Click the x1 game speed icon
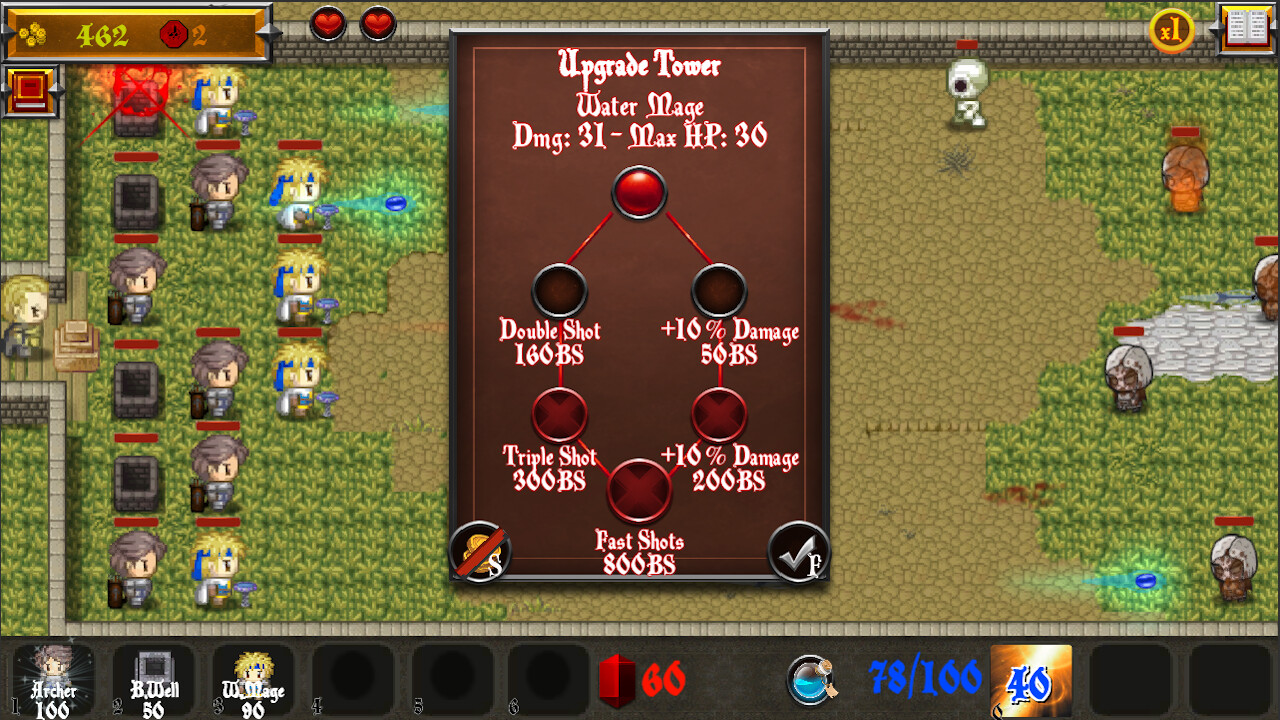 (1172, 31)
